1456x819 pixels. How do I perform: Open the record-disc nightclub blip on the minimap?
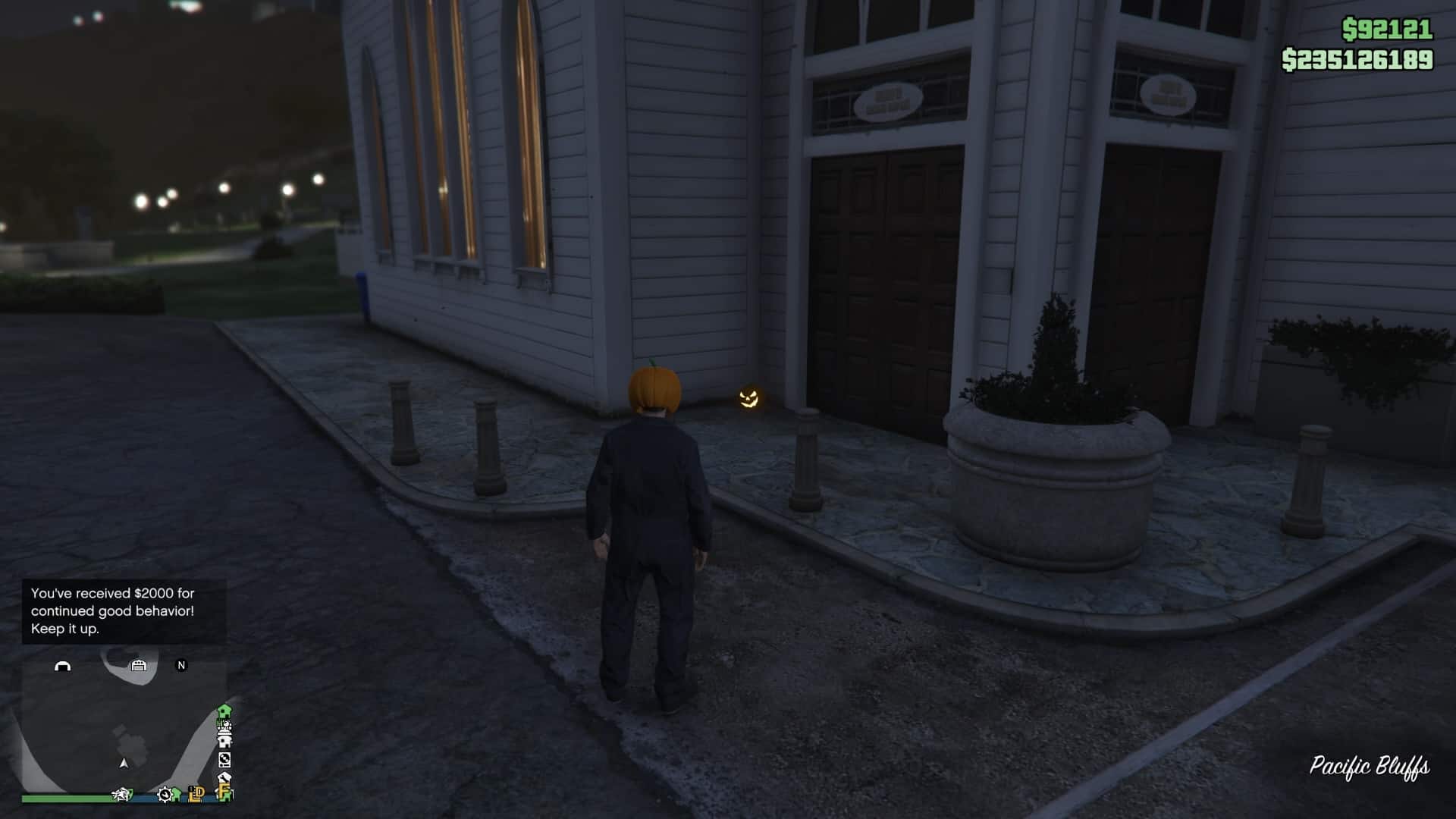point(224,759)
